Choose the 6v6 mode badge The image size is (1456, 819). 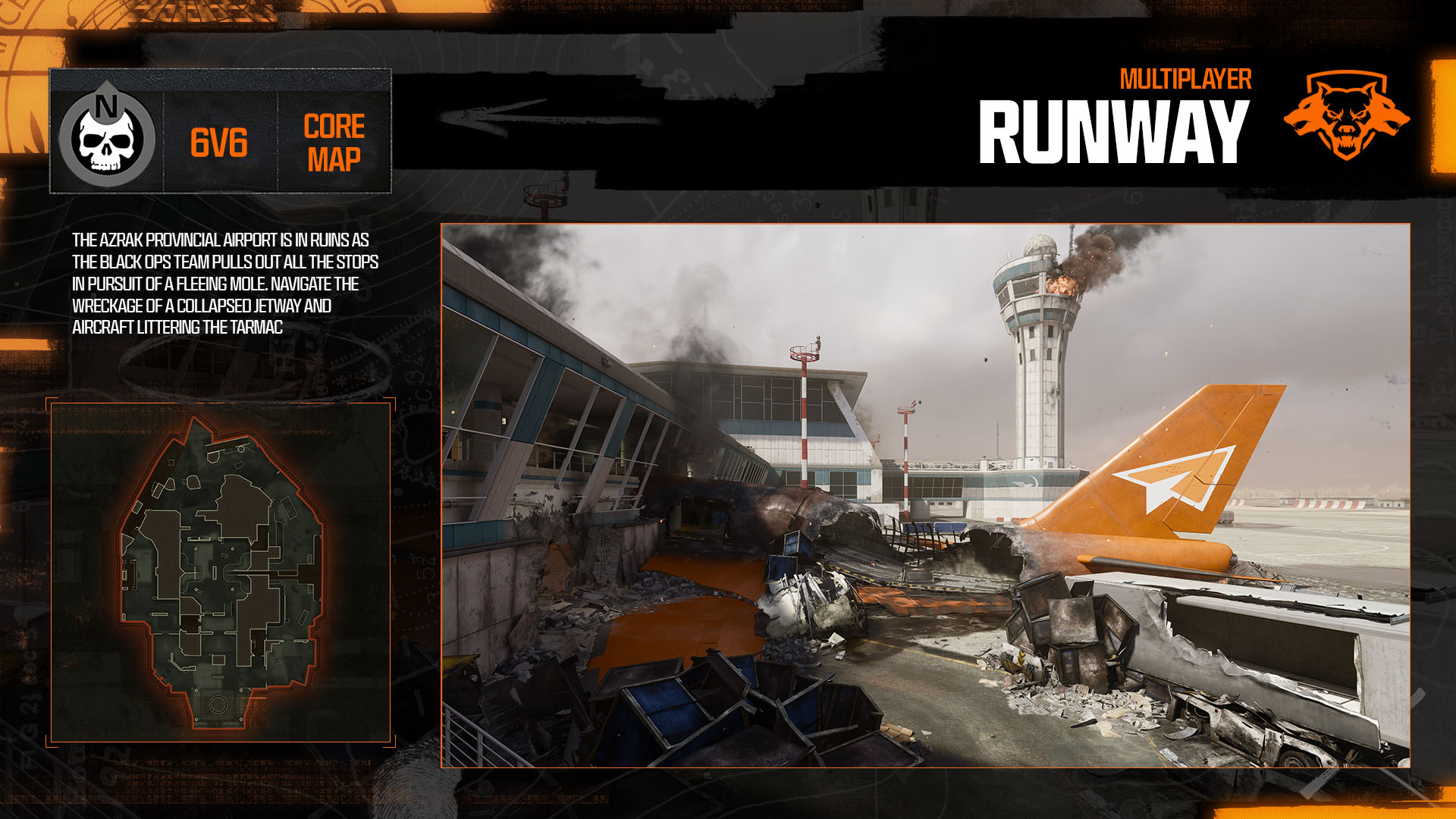219,143
